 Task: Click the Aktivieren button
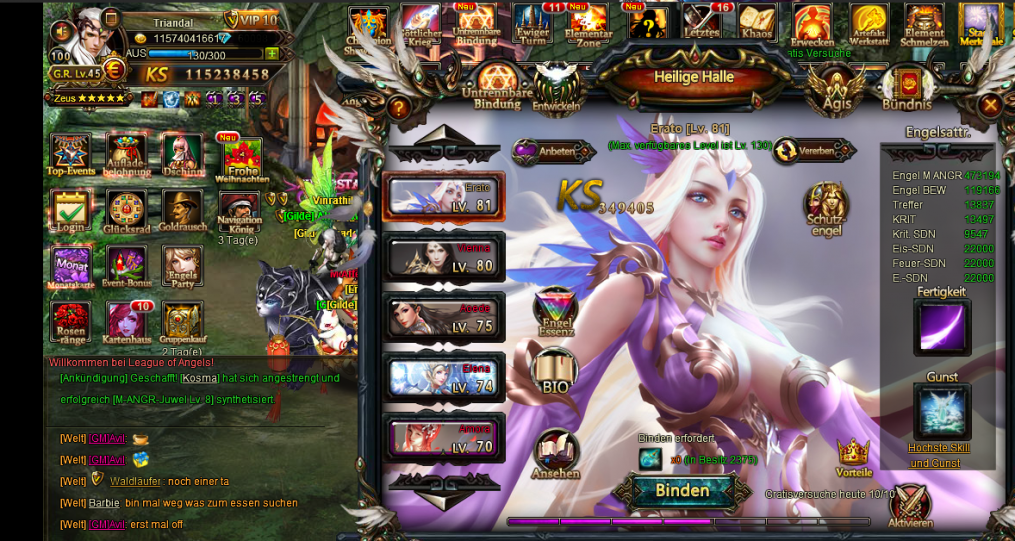point(910,504)
